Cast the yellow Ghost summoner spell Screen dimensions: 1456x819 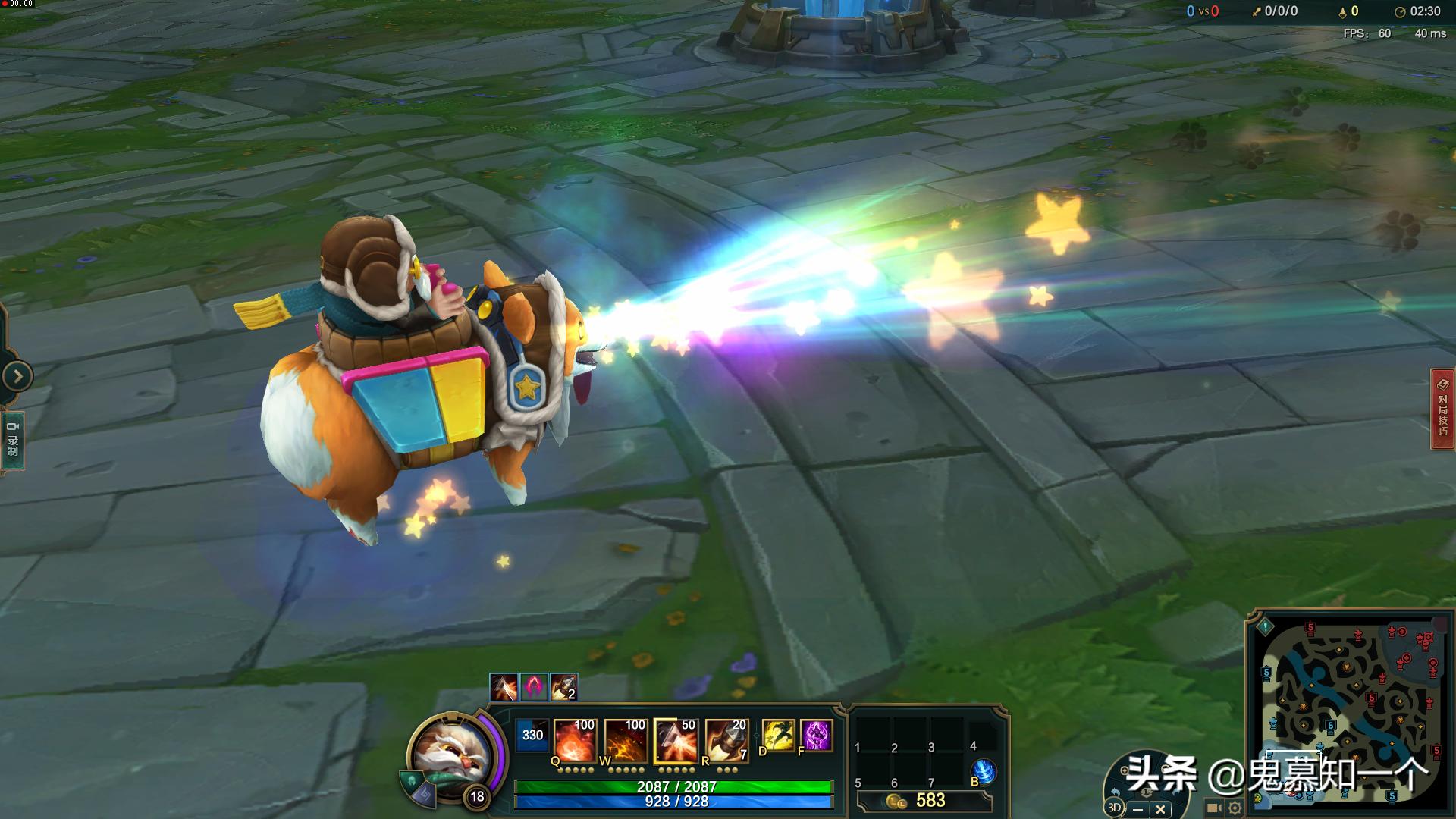coord(778,736)
